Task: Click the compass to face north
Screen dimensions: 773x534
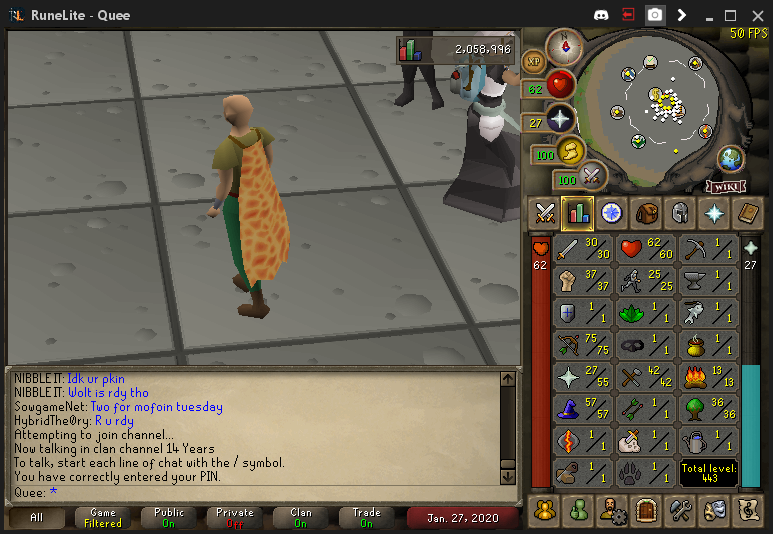Action: tap(566, 44)
